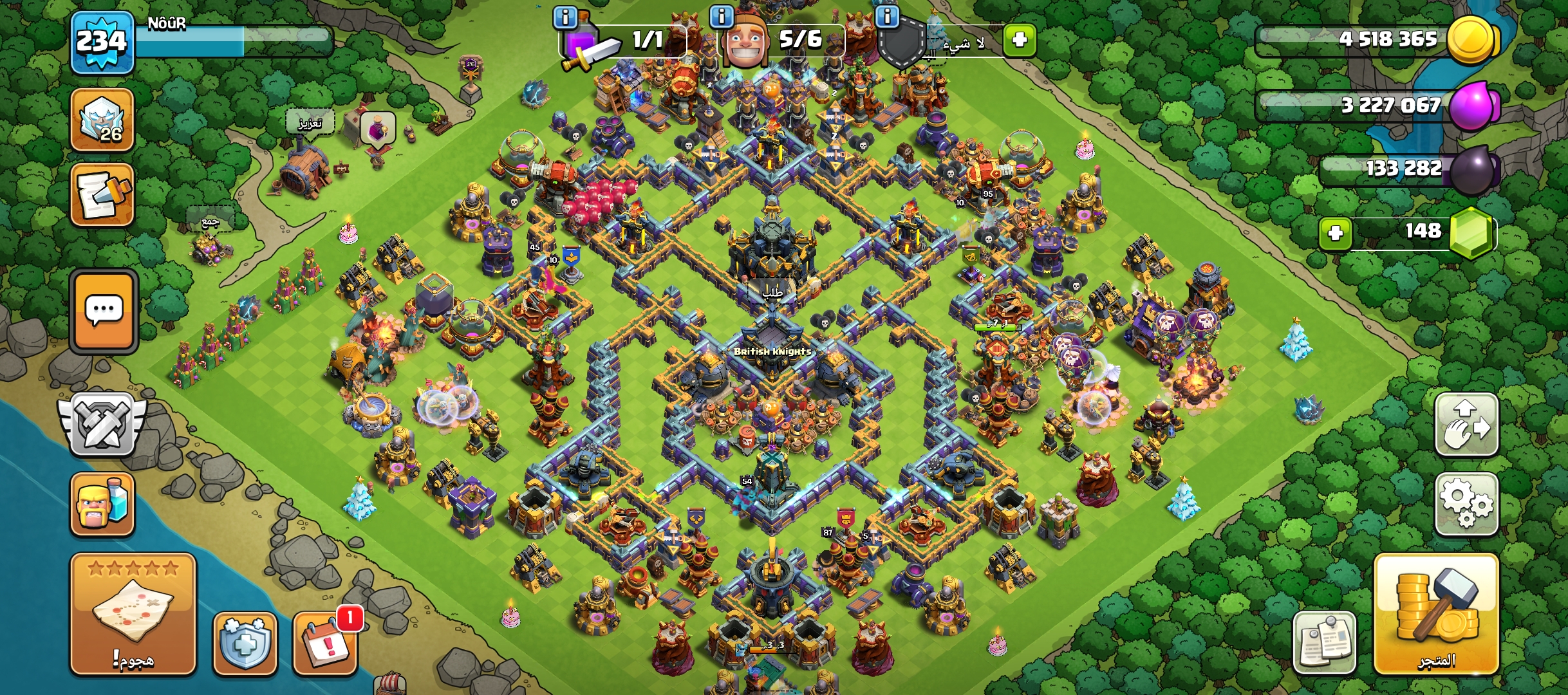This screenshot has width=1568, height=695.
Task: Open the chat speech bubble panel
Action: pos(104,312)
